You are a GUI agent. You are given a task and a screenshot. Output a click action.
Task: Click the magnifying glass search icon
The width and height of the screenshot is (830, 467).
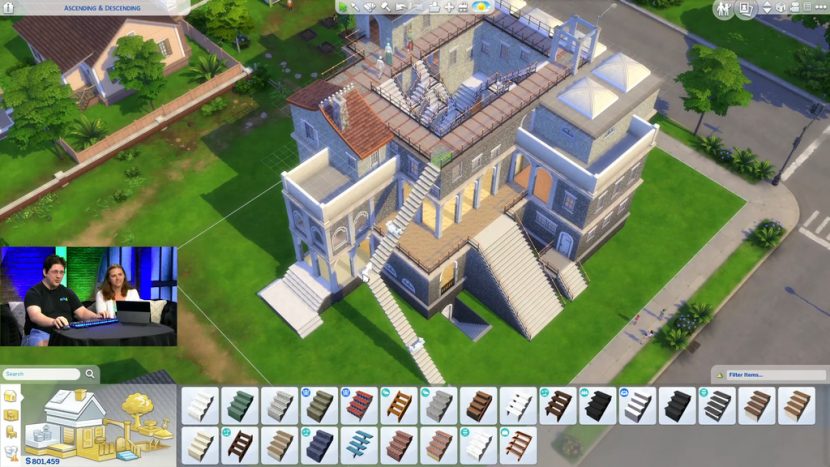90,374
